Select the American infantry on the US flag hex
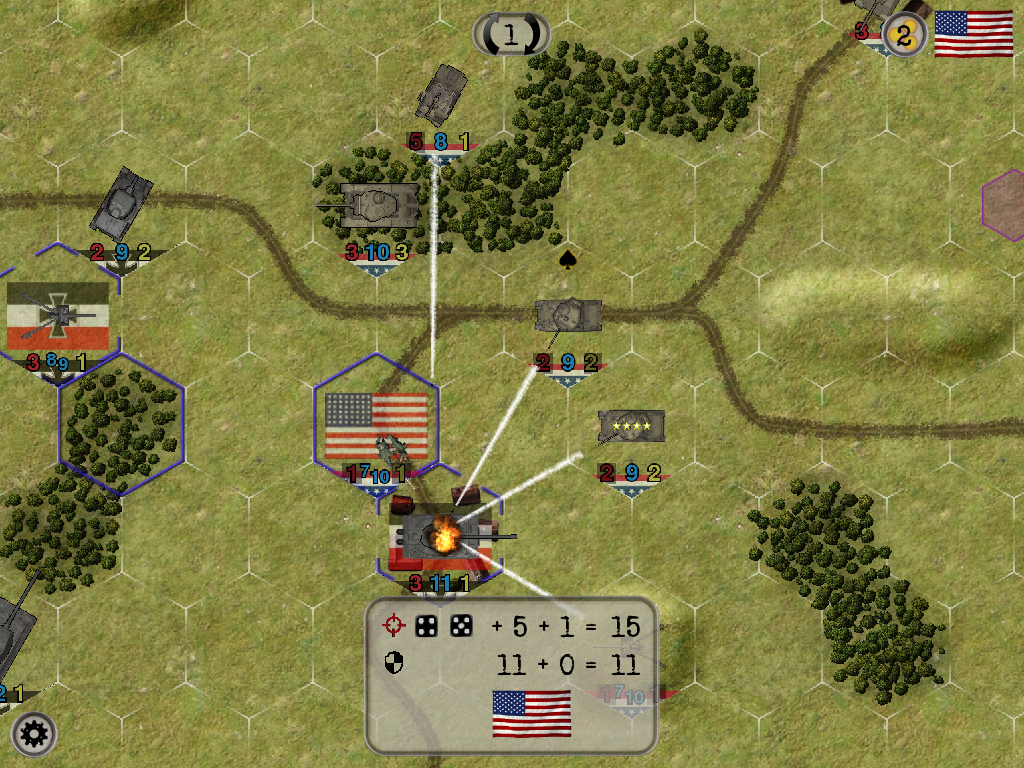Screen dimensions: 1024x768 click(x=388, y=446)
